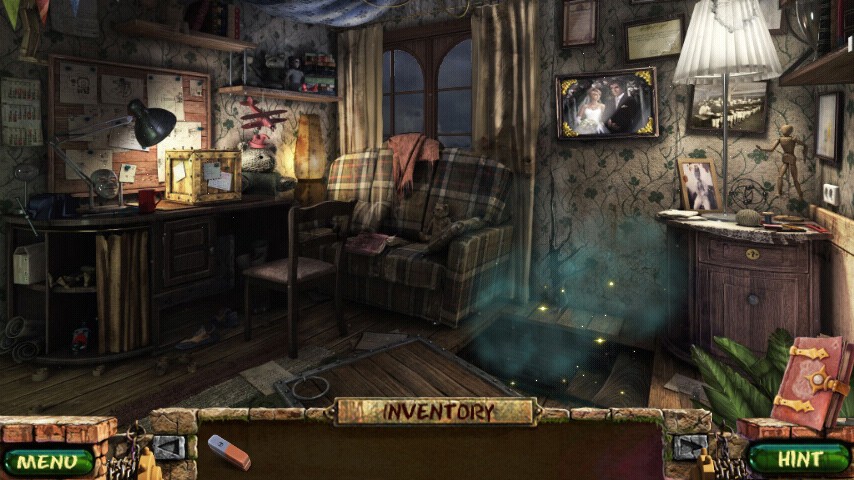Click the inventory left scroll arrow
Image resolution: width=854 pixels, height=480 pixels.
168,447
